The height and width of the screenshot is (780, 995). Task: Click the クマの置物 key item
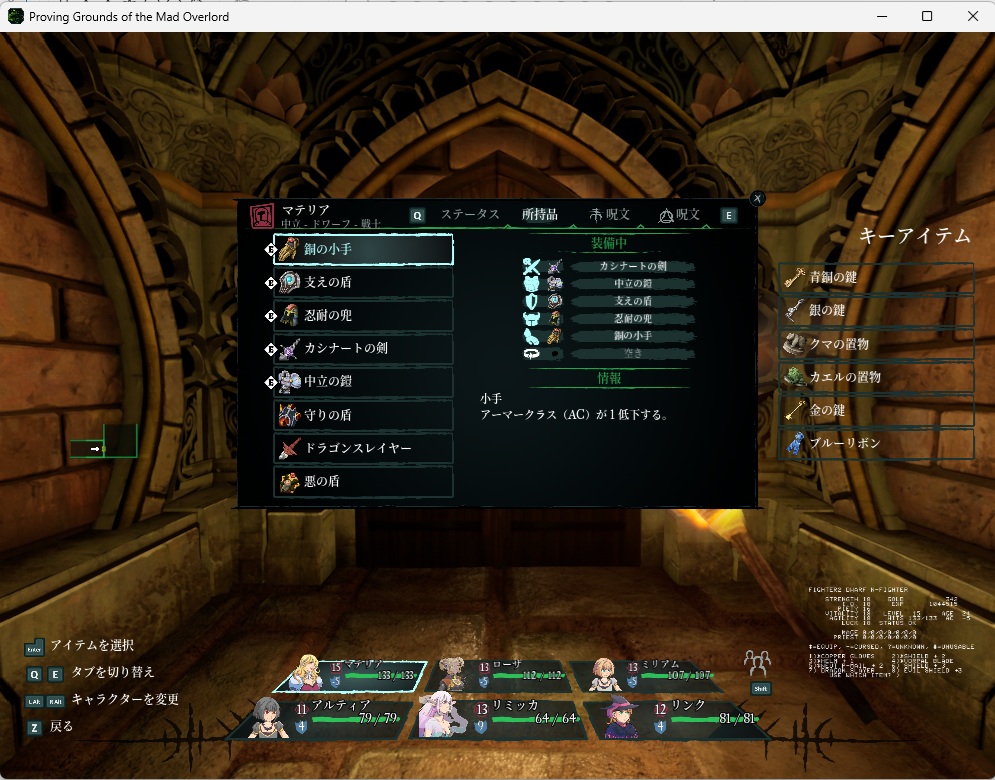click(x=876, y=345)
